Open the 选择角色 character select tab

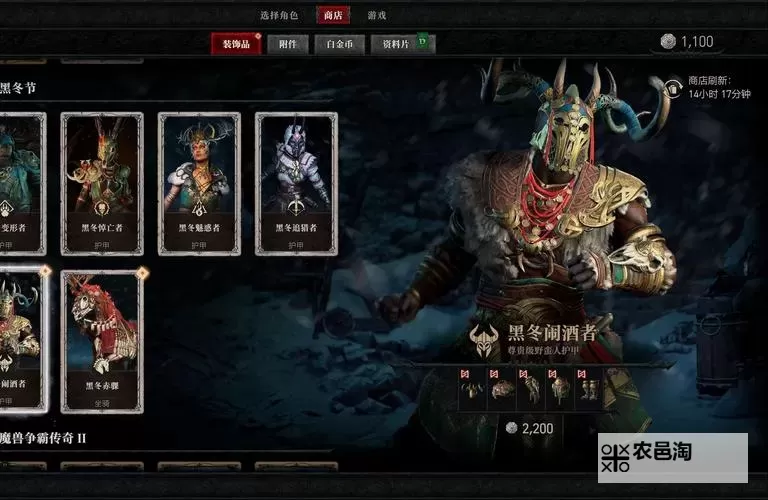(279, 15)
